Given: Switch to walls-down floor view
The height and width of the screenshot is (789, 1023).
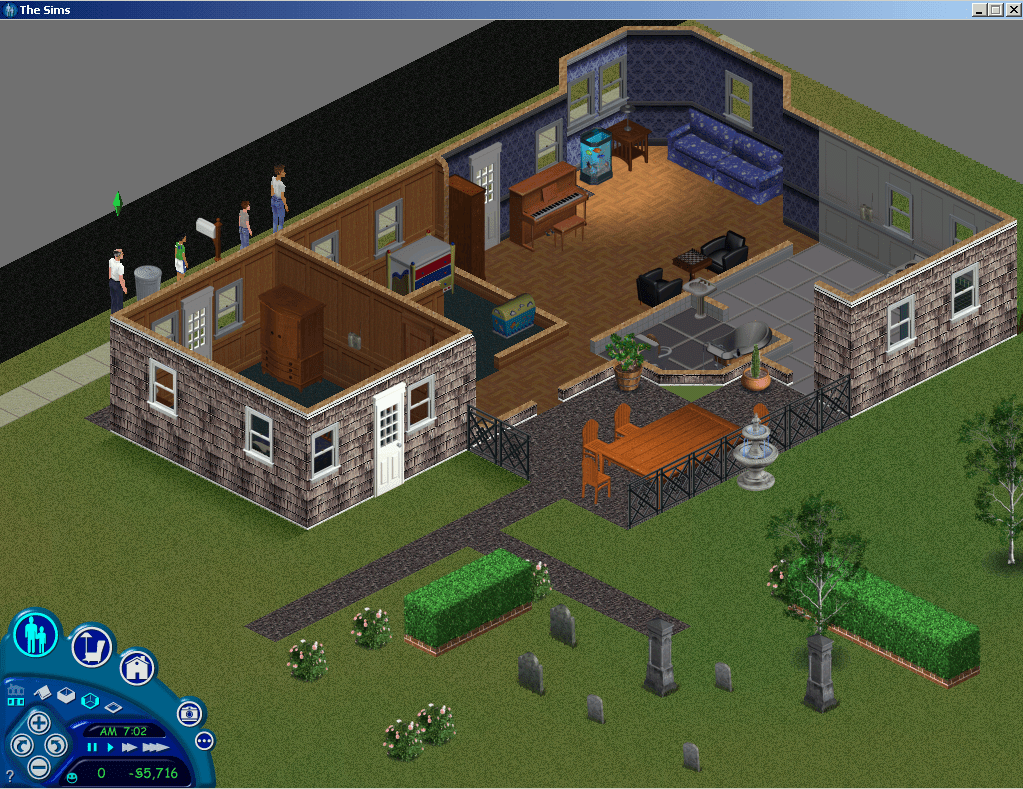Looking at the screenshot, I should [113, 707].
